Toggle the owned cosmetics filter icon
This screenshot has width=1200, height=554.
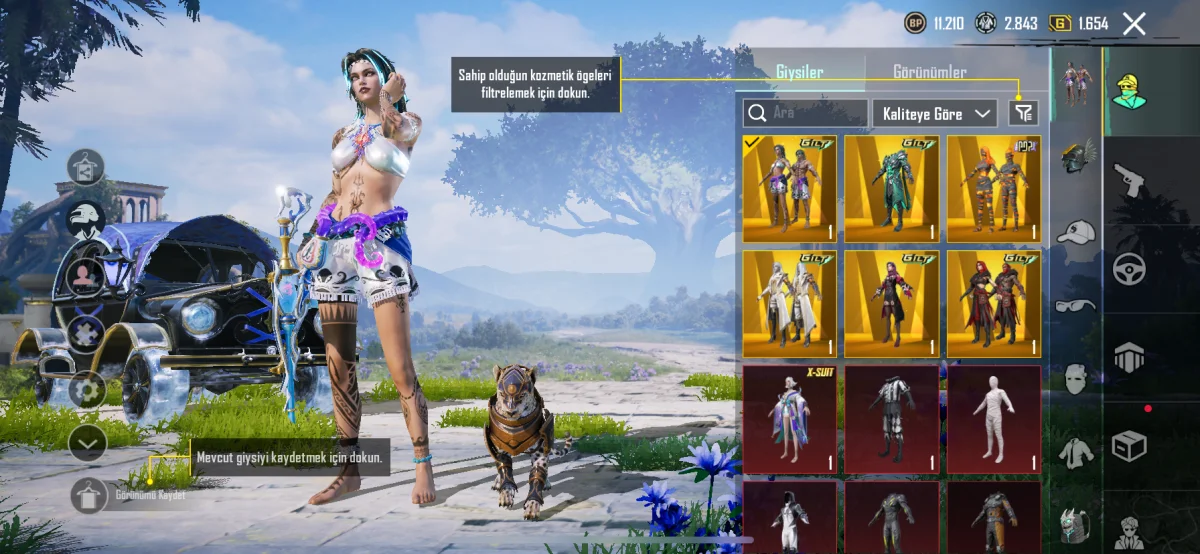pos(1023,113)
